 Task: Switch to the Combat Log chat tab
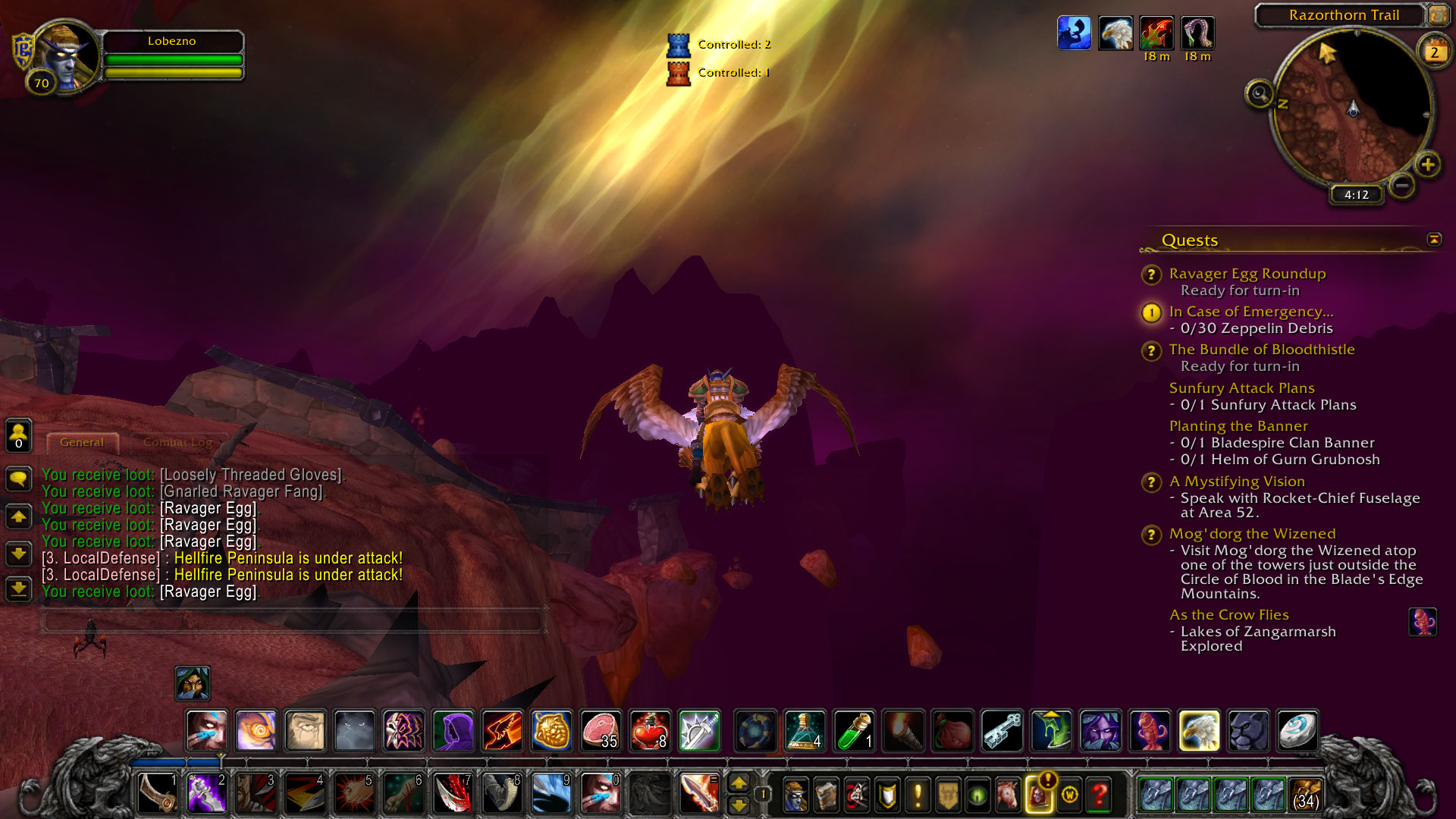177,442
